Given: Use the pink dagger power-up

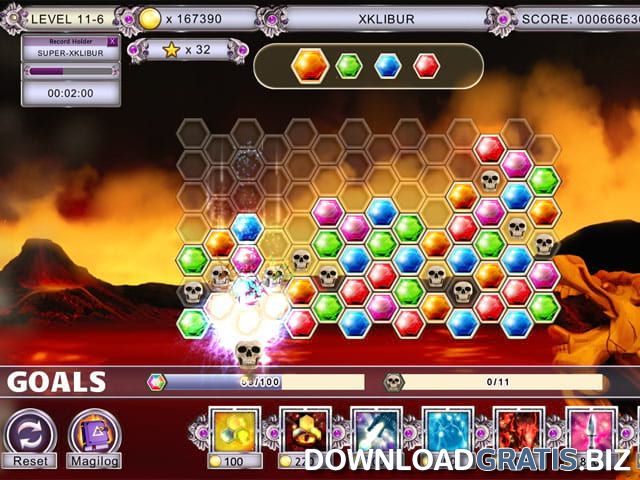Looking at the screenshot, I should 590,431.
